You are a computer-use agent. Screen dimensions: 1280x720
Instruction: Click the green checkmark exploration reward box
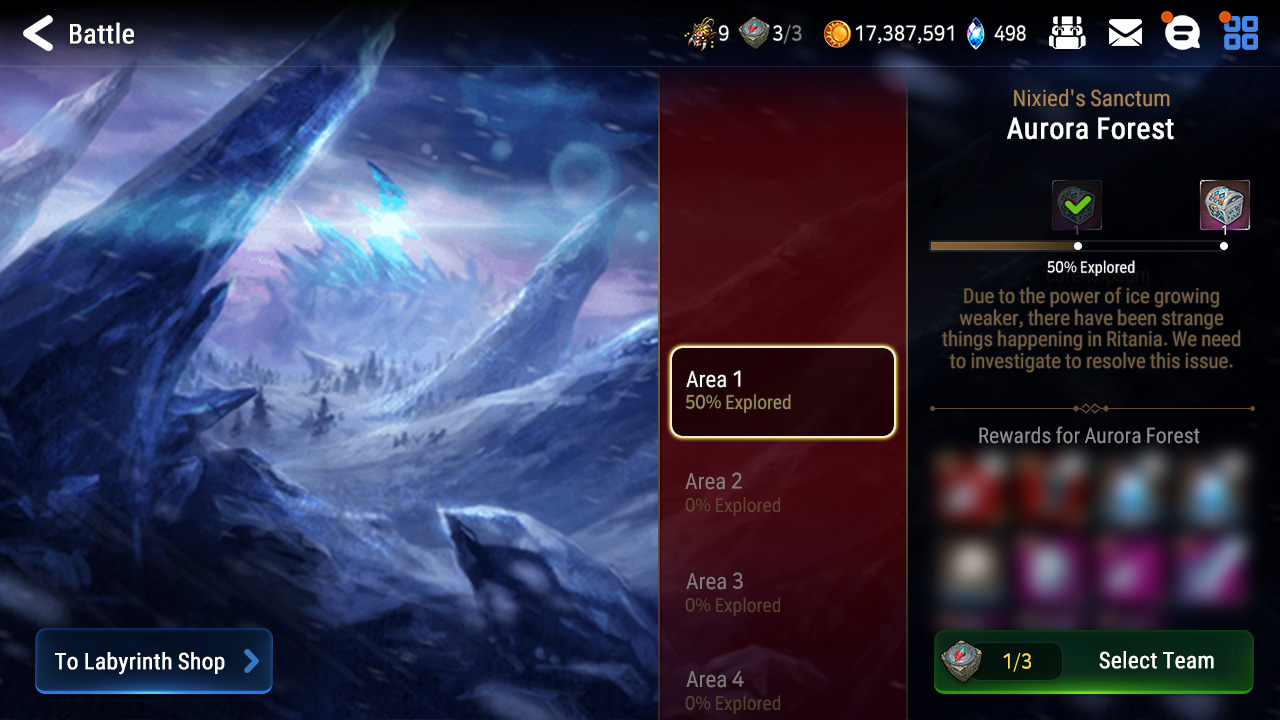click(1078, 203)
